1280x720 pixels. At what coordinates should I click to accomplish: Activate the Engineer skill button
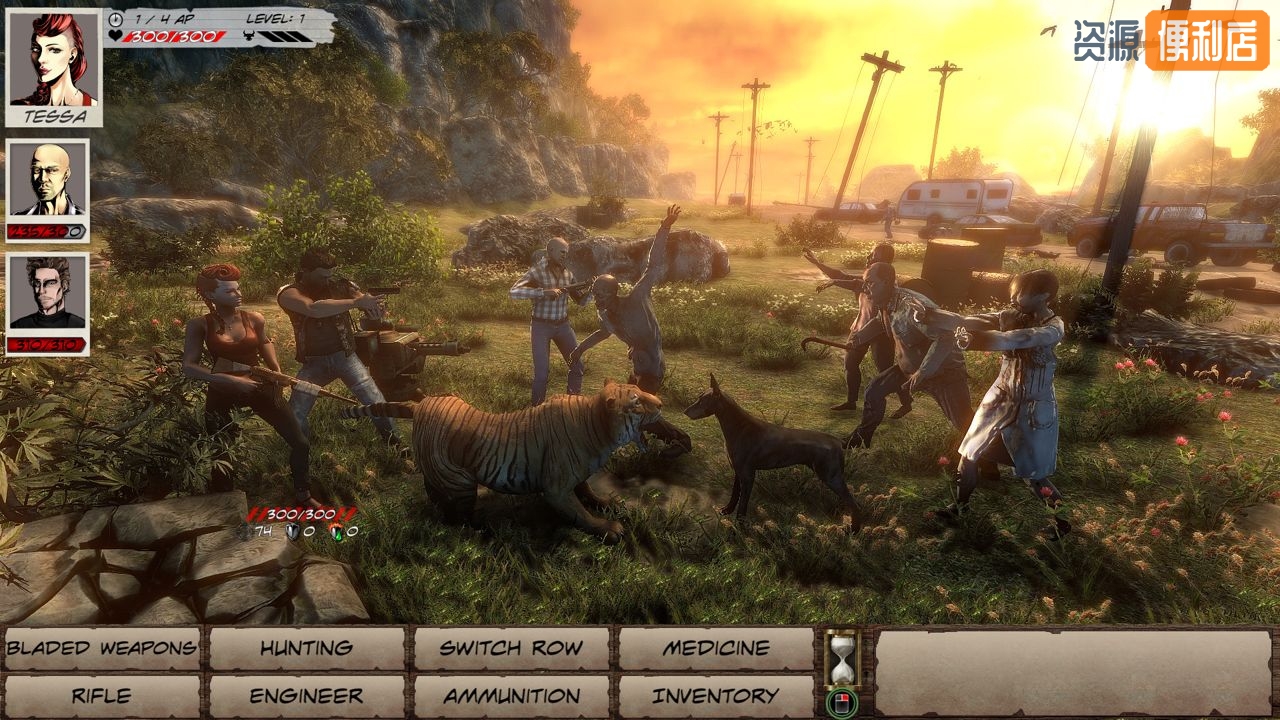point(307,696)
